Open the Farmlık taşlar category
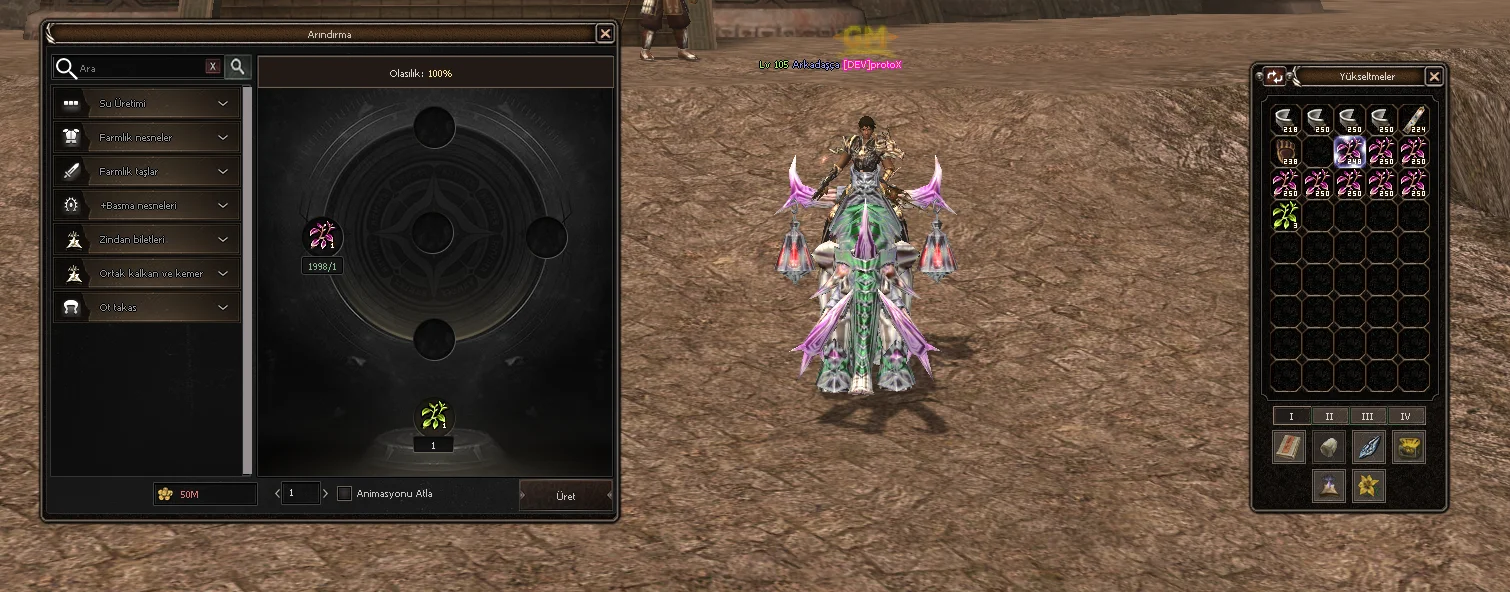The width and height of the screenshot is (1510, 592). [x=146, y=171]
